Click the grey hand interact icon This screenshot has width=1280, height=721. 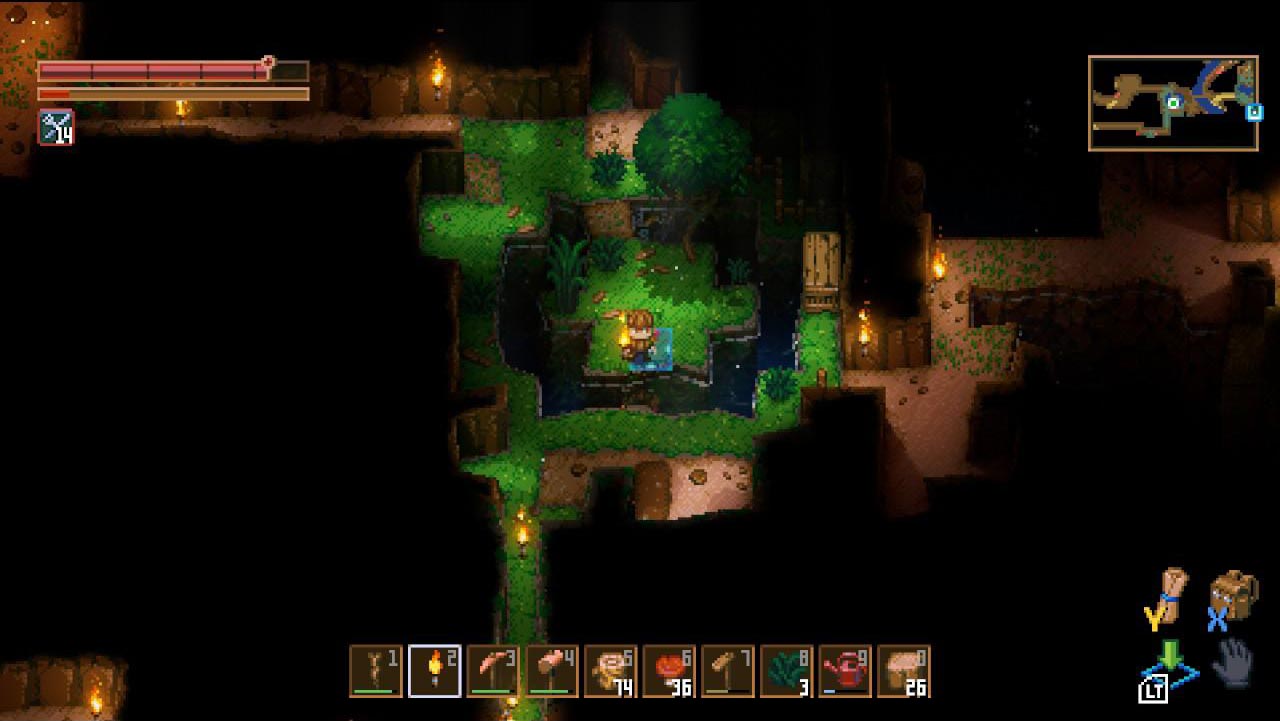1233,661
